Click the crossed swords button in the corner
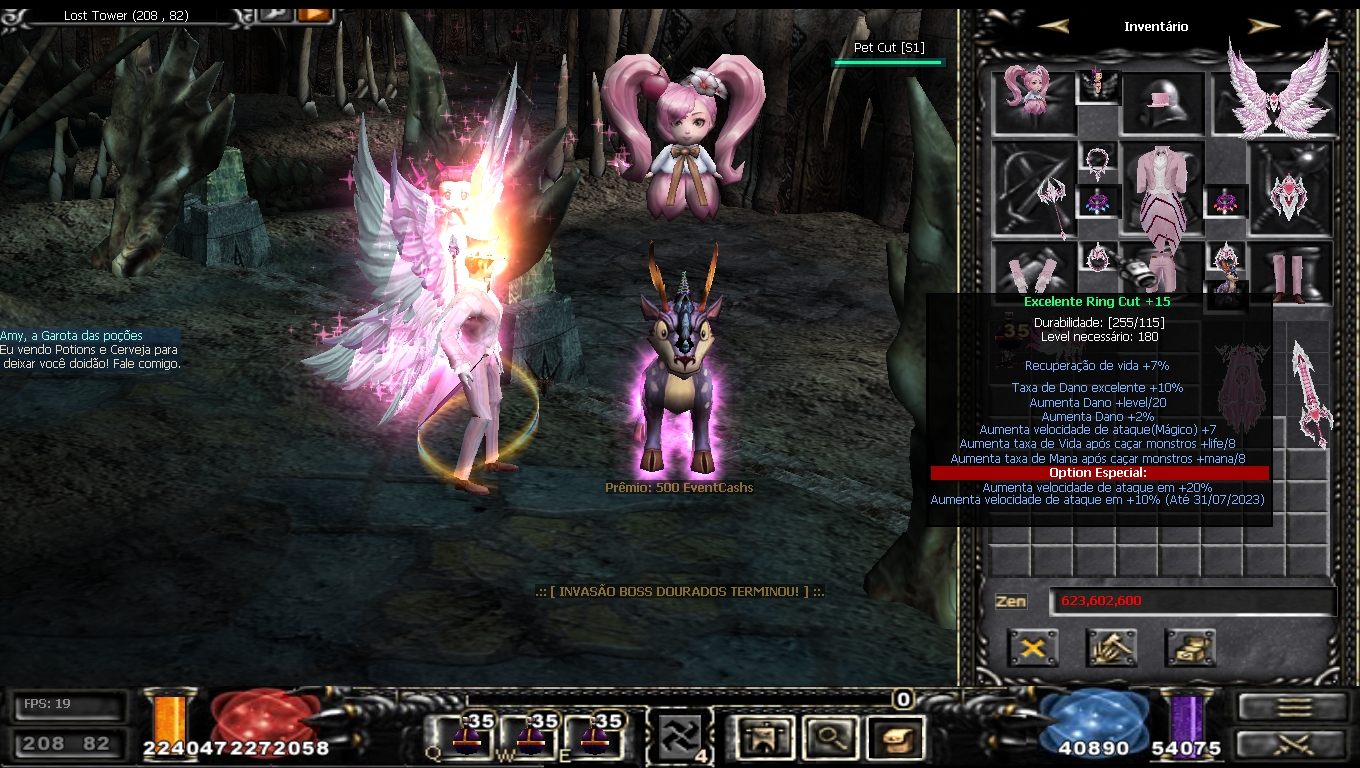This screenshot has width=1360, height=768. click(1294, 743)
